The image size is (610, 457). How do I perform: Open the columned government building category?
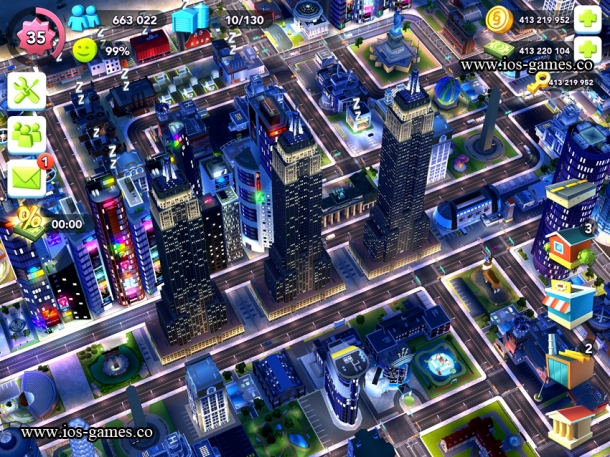click(571, 425)
